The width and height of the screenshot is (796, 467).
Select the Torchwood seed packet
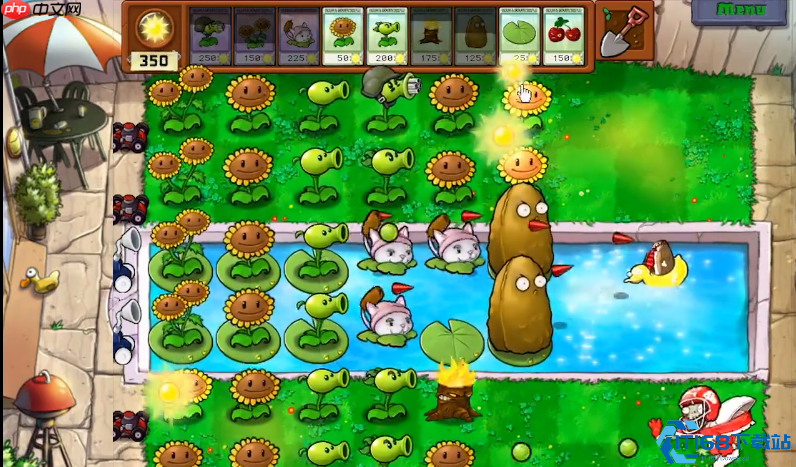coord(431,37)
